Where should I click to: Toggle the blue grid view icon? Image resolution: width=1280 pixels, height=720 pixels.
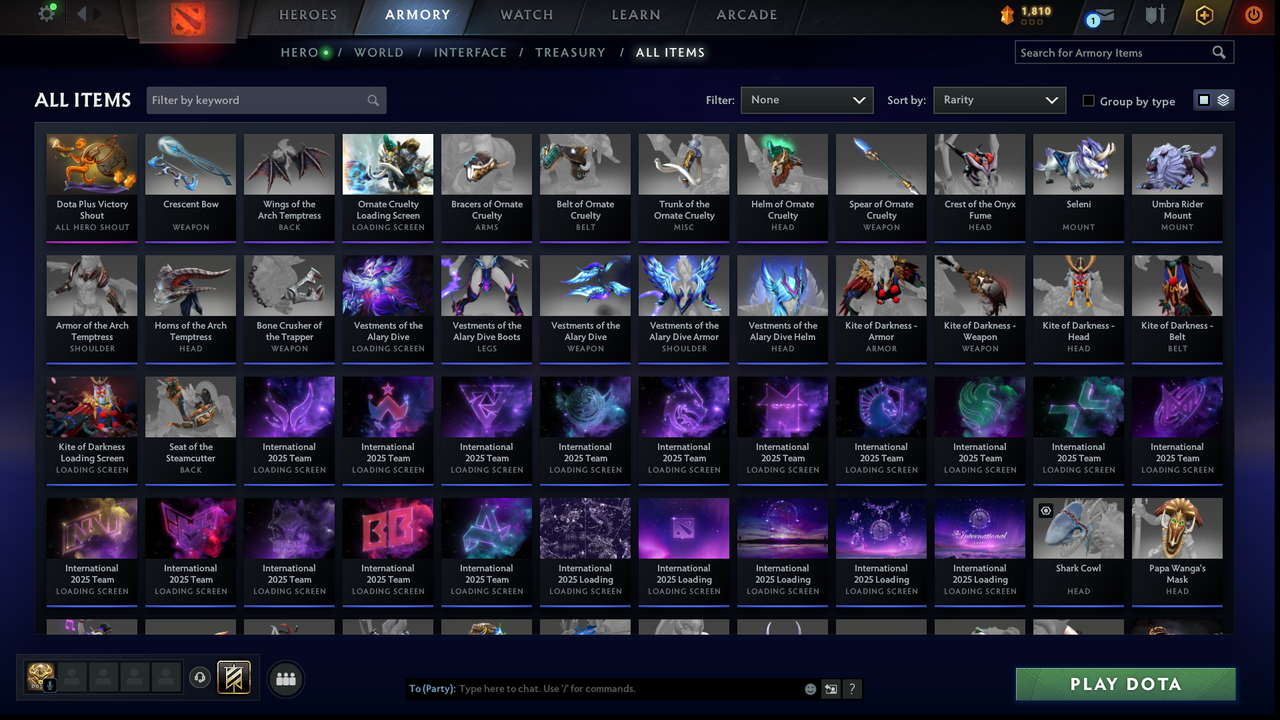pyautogui.click(x=1206, y=100)
